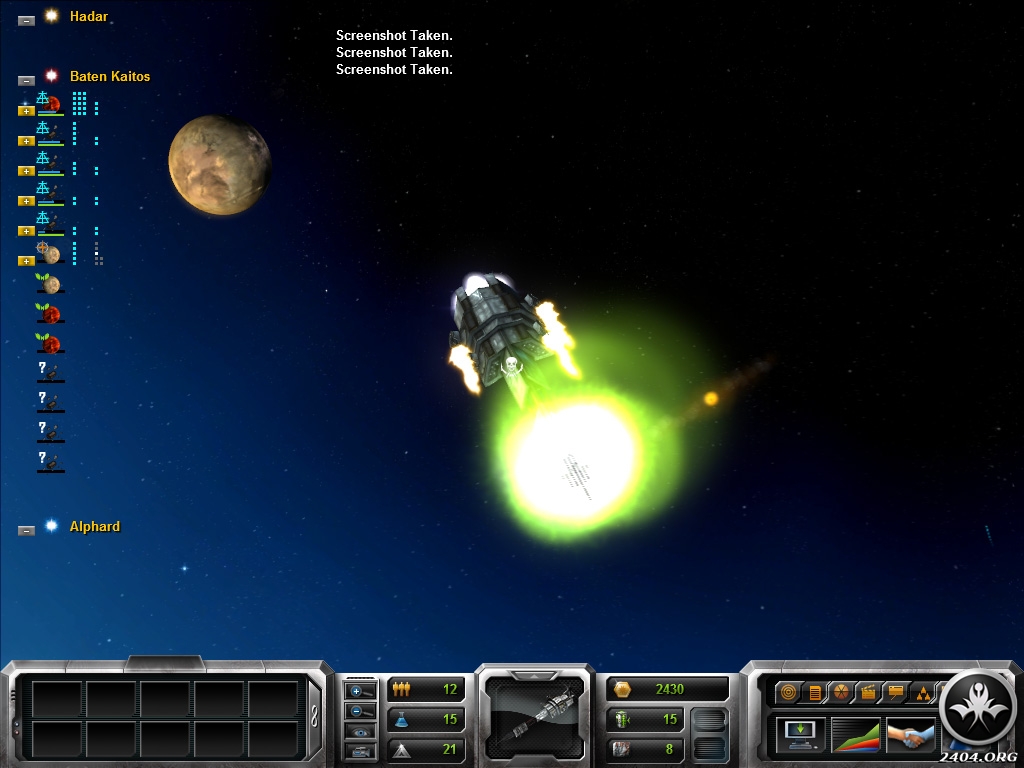This screenshot has height=768, width=1024.
Task: Click the round faction emblem button
Action: pos(978,709)
